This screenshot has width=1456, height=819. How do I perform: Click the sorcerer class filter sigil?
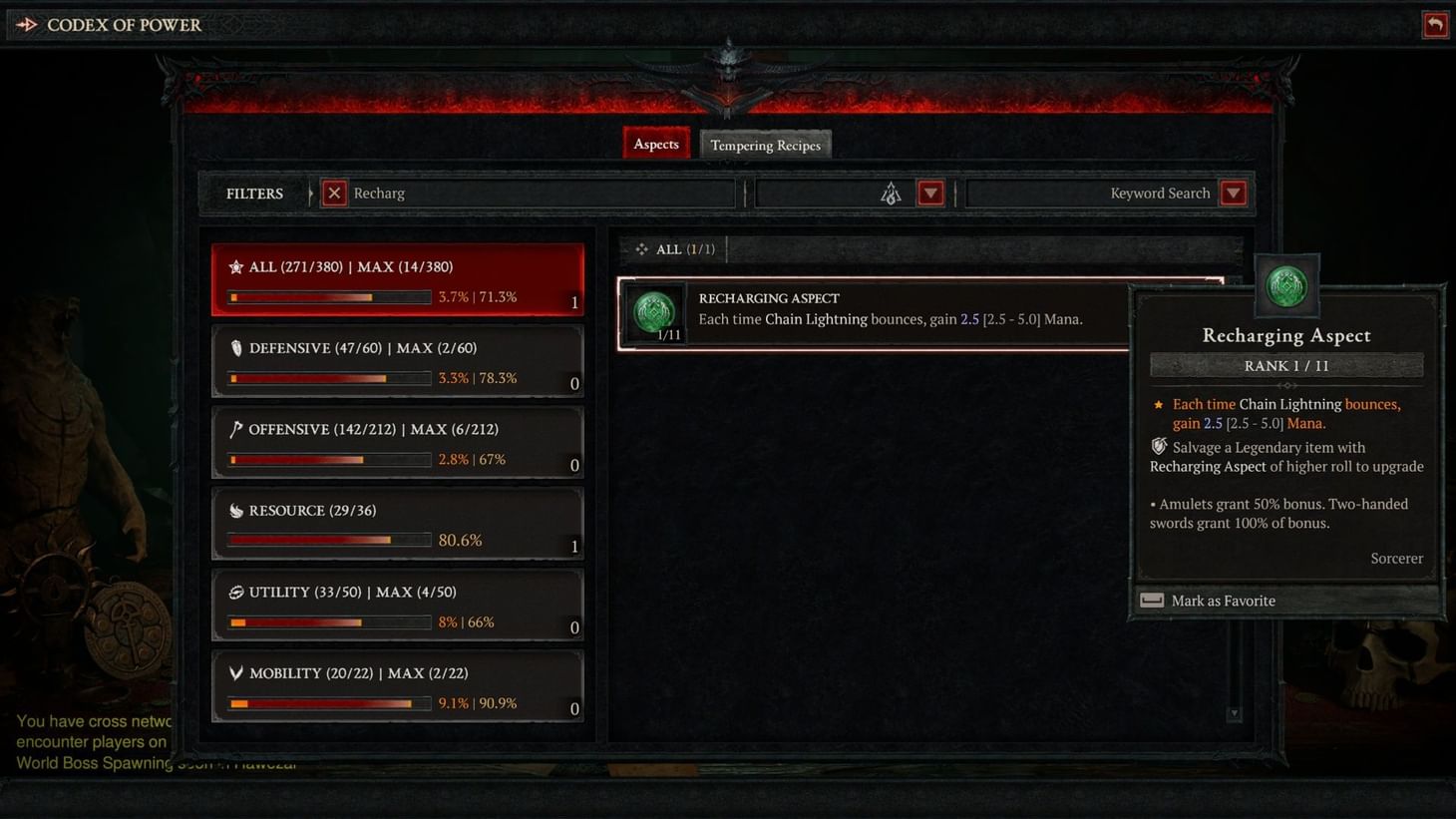(x=890, y=193)
